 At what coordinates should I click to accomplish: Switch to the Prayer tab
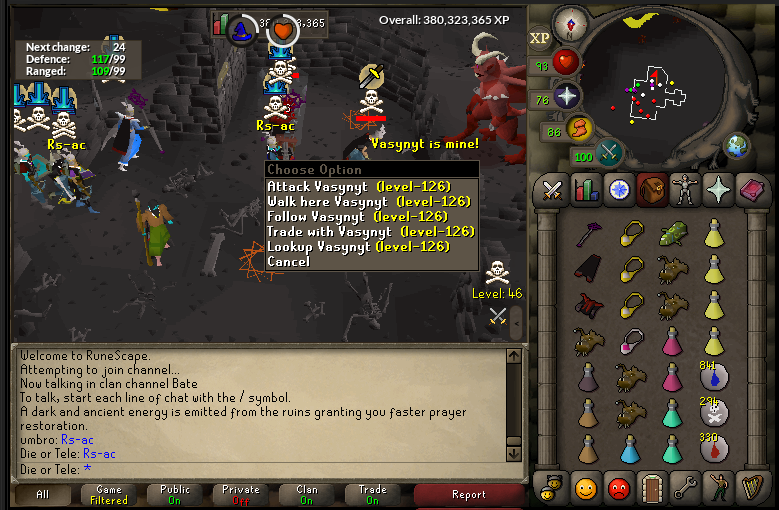point(718,189)
